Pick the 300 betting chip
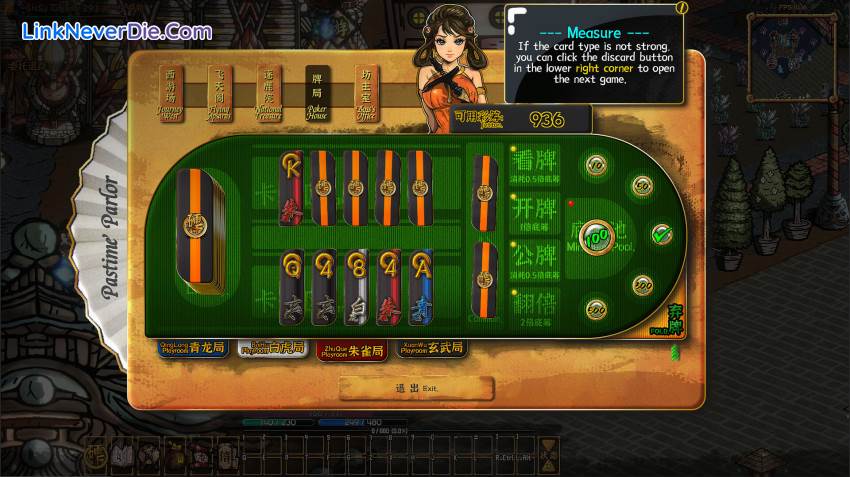Viewport: 850px width, 477px height. (641, 284)
